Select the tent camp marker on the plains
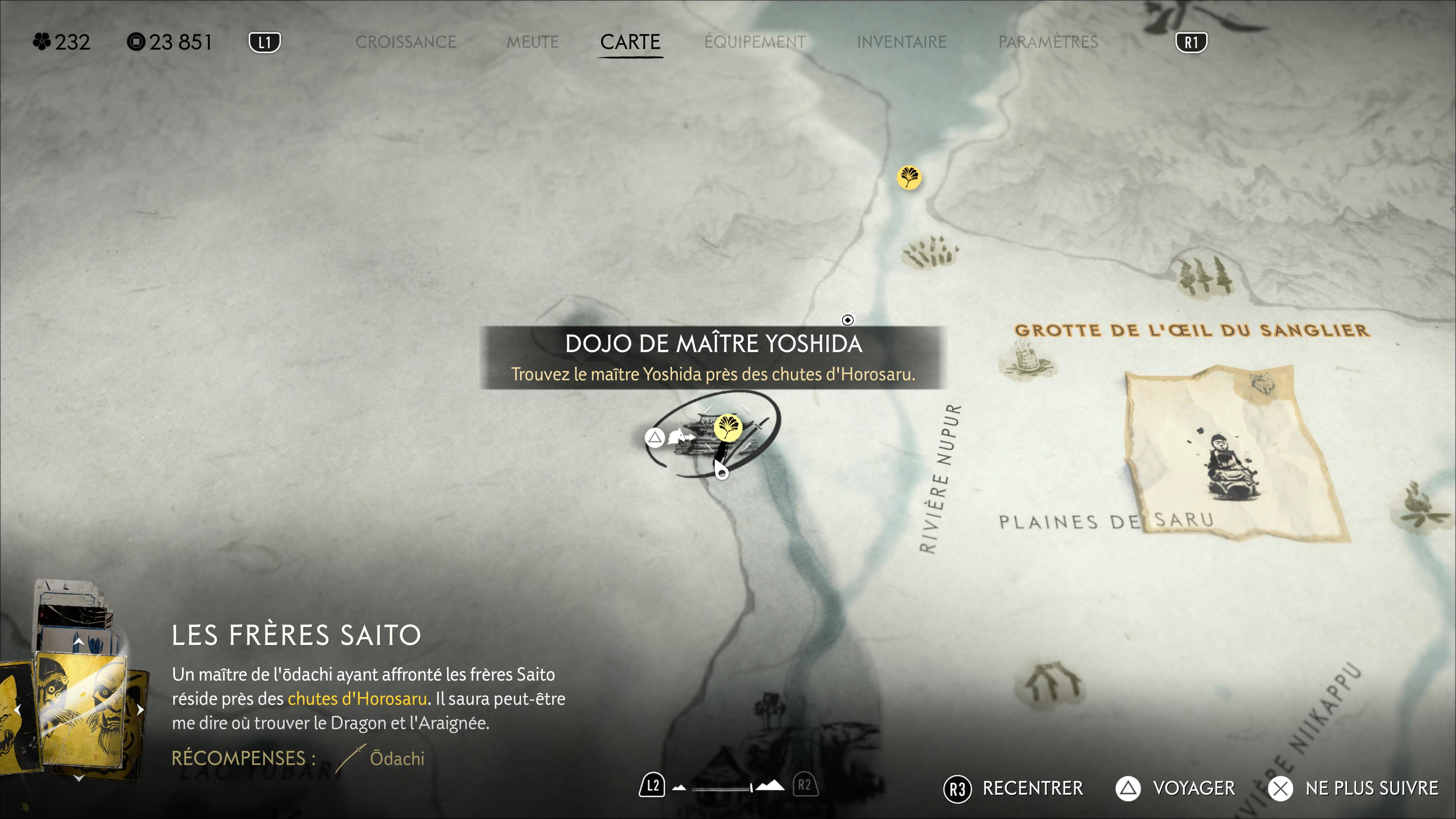The width and height of the screenshot is (1456, 819). point(1052,682)
